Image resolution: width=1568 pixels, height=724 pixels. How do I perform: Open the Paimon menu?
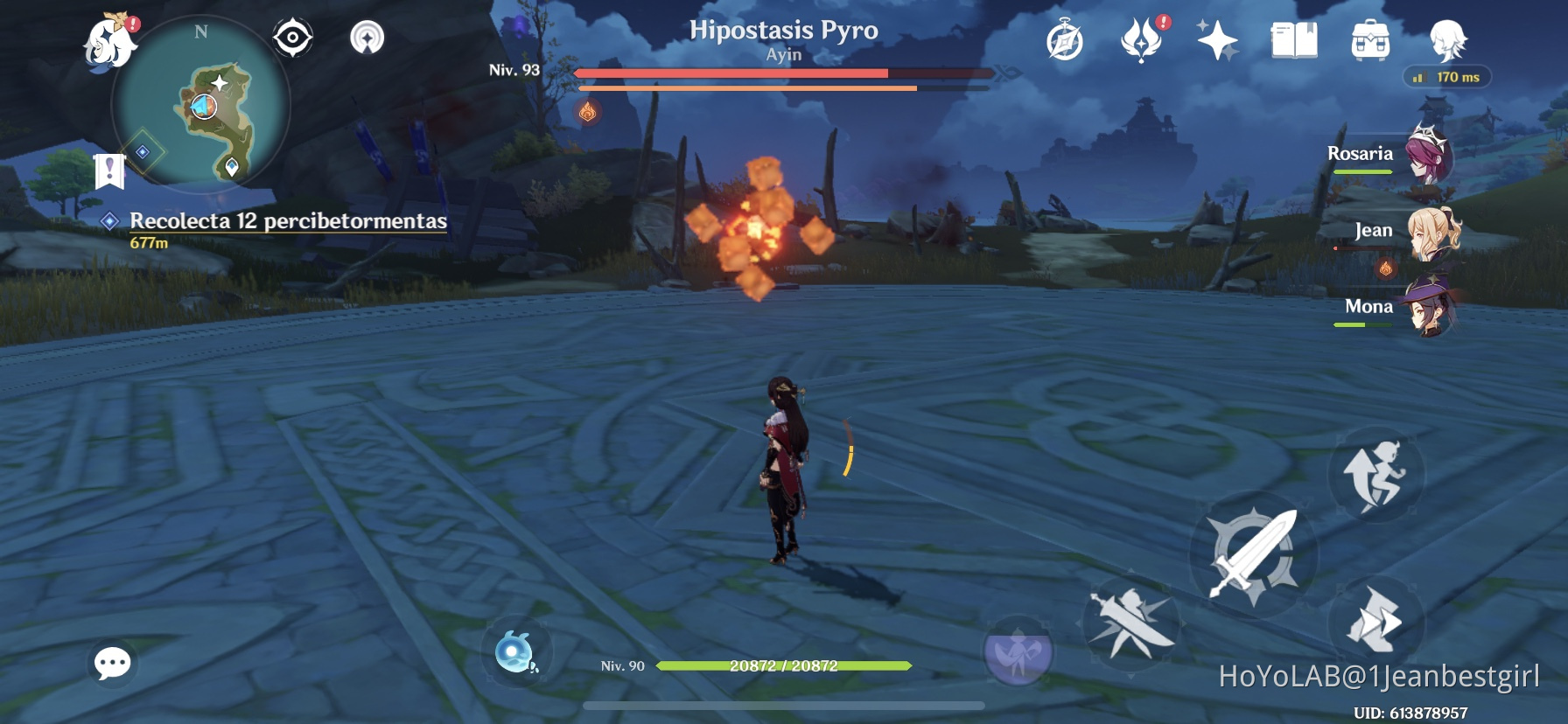click(108, 38)
